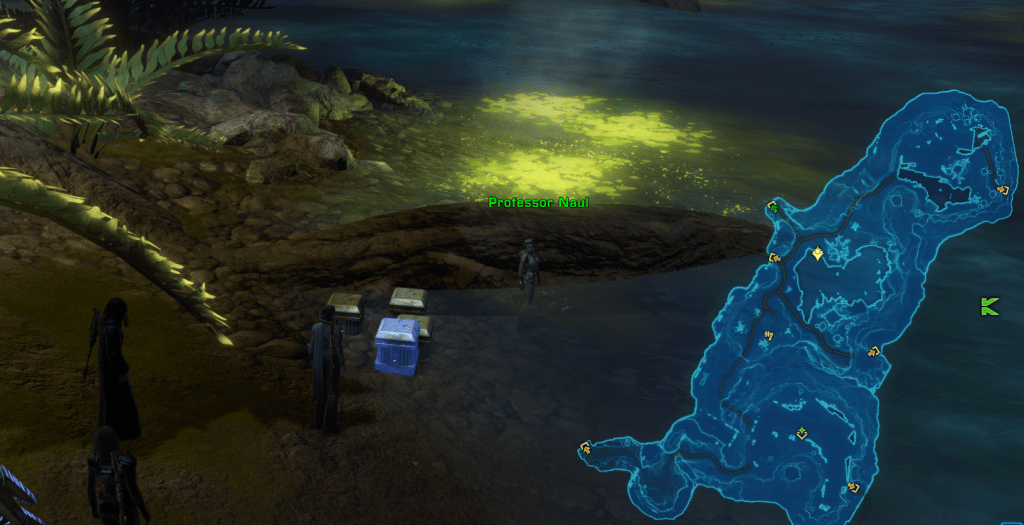Select the green marker in the map's southern area
1024x525 pixels.
point(801,433)
